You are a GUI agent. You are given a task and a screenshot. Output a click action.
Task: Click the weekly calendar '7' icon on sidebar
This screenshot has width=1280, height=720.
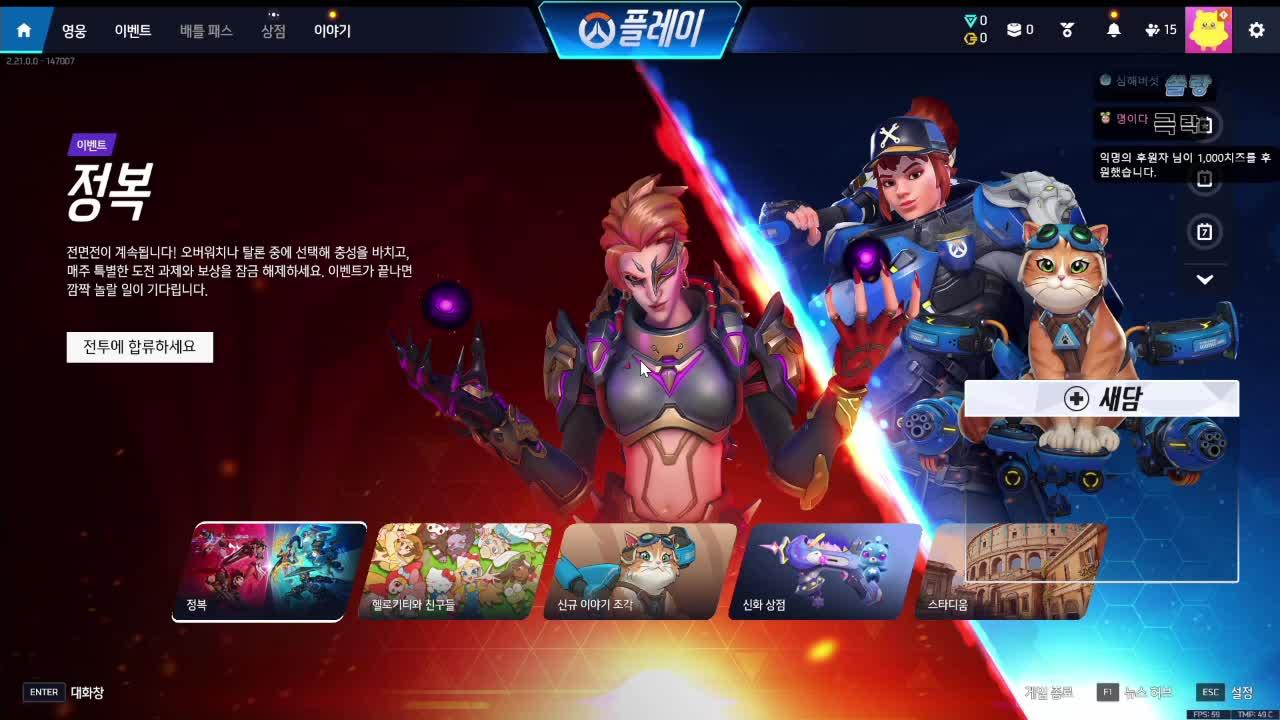coord(1205,232)
